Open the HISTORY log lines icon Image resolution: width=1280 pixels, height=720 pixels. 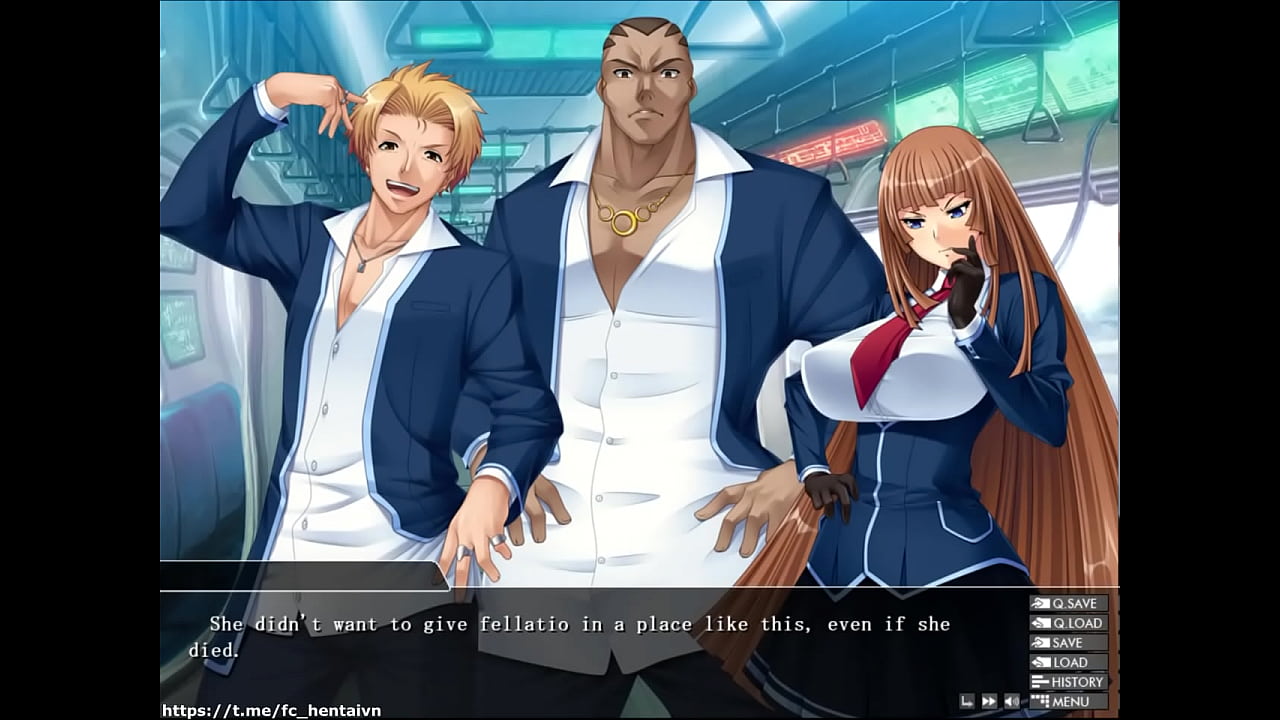(x=1039, y=681)
